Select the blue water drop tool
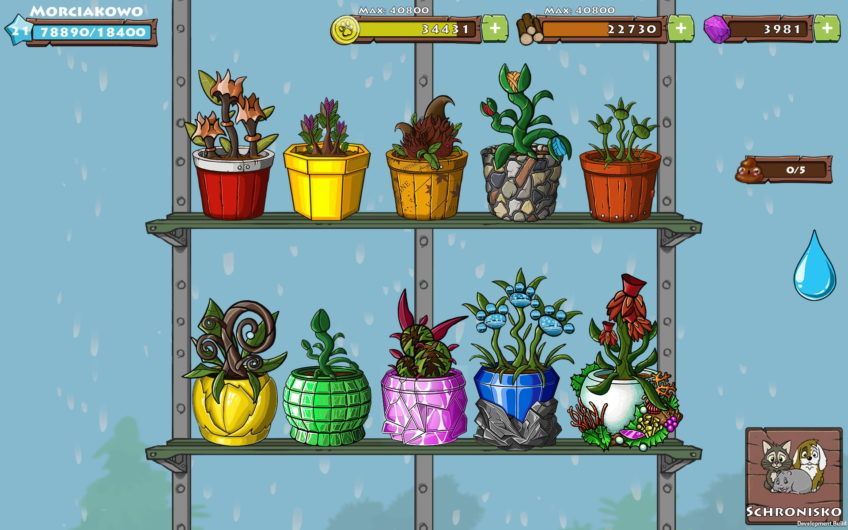848x530 pixels. (814, 265)
